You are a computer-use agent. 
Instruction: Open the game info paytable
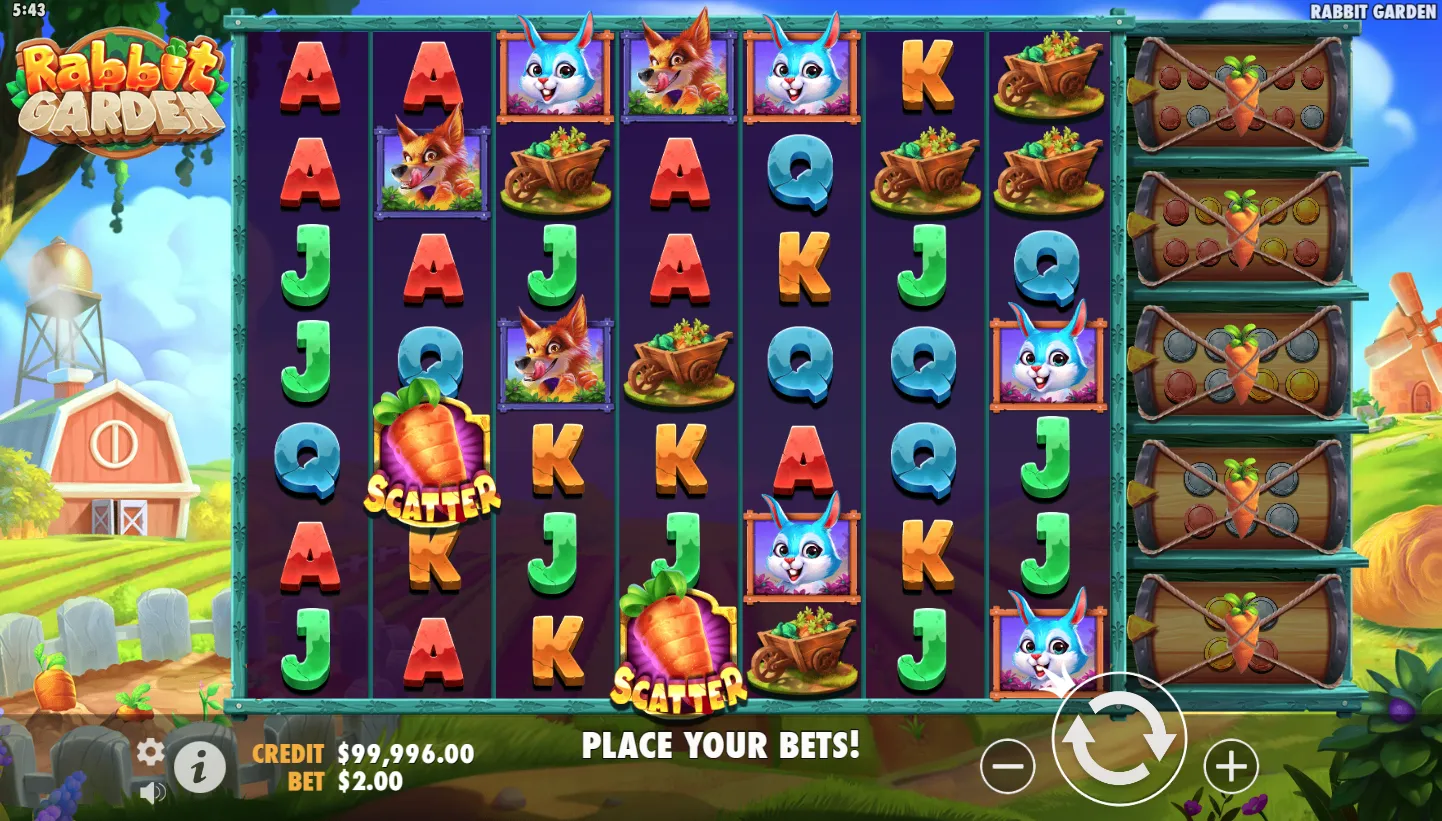click(200, 768)
